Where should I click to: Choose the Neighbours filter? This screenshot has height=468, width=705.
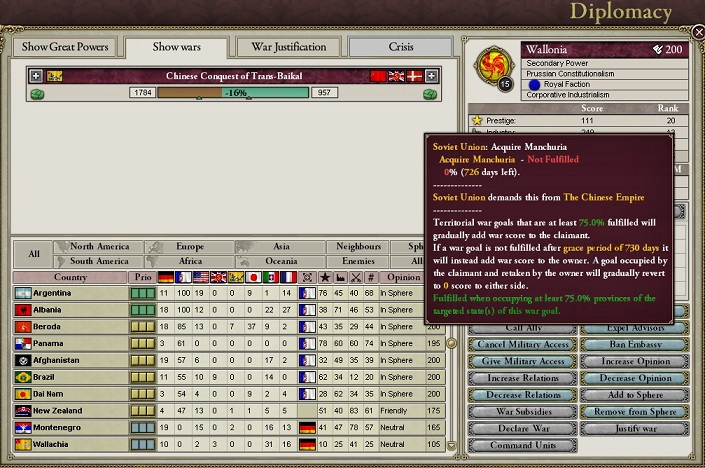(x=359, y=246)
